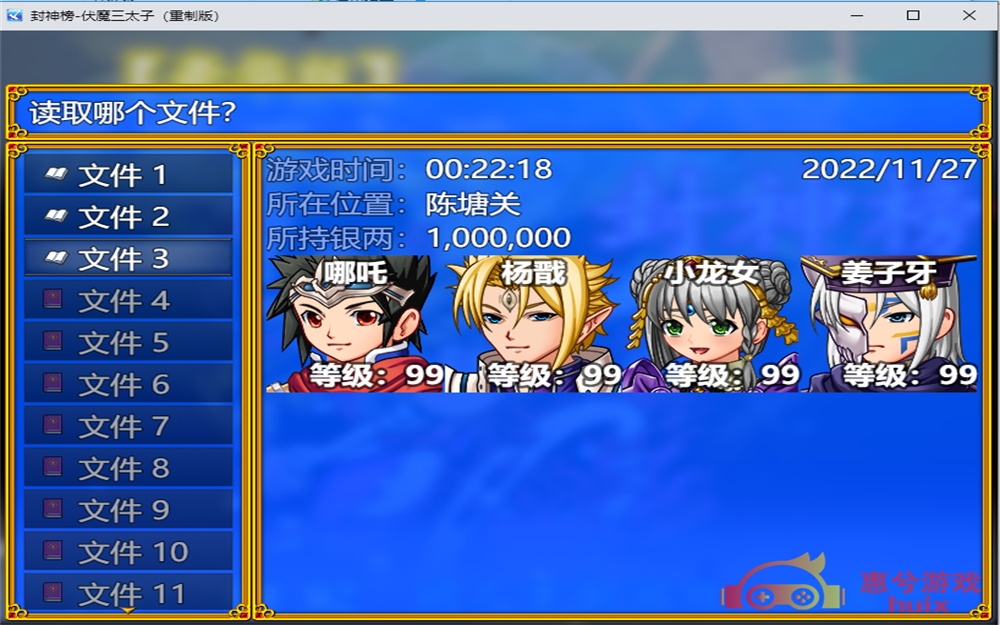Screen dimensions: 1000x625
Task: Select the 文件 10 save slot
Action: pos(128,552)
